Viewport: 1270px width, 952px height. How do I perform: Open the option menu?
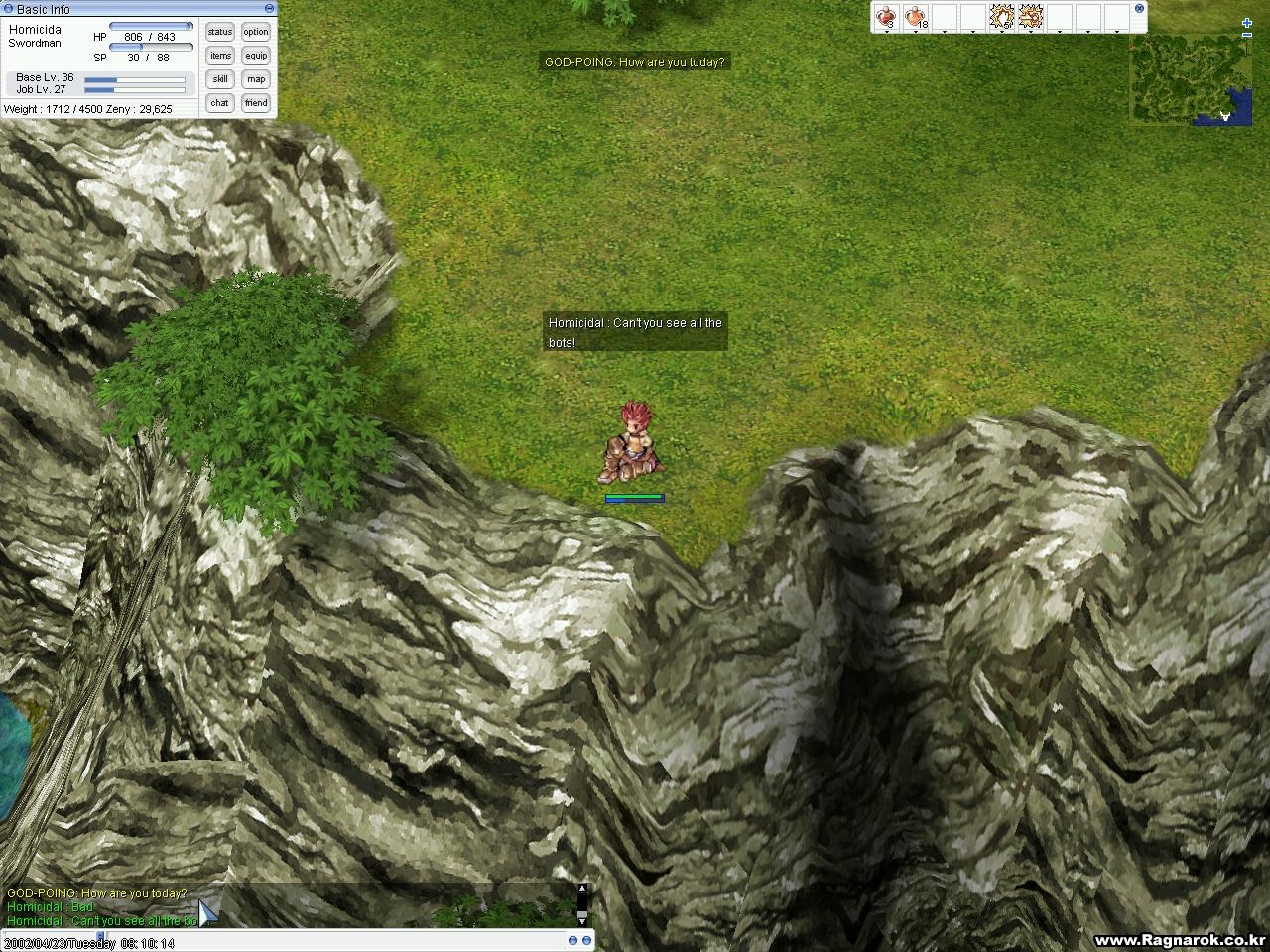(256, 32)
